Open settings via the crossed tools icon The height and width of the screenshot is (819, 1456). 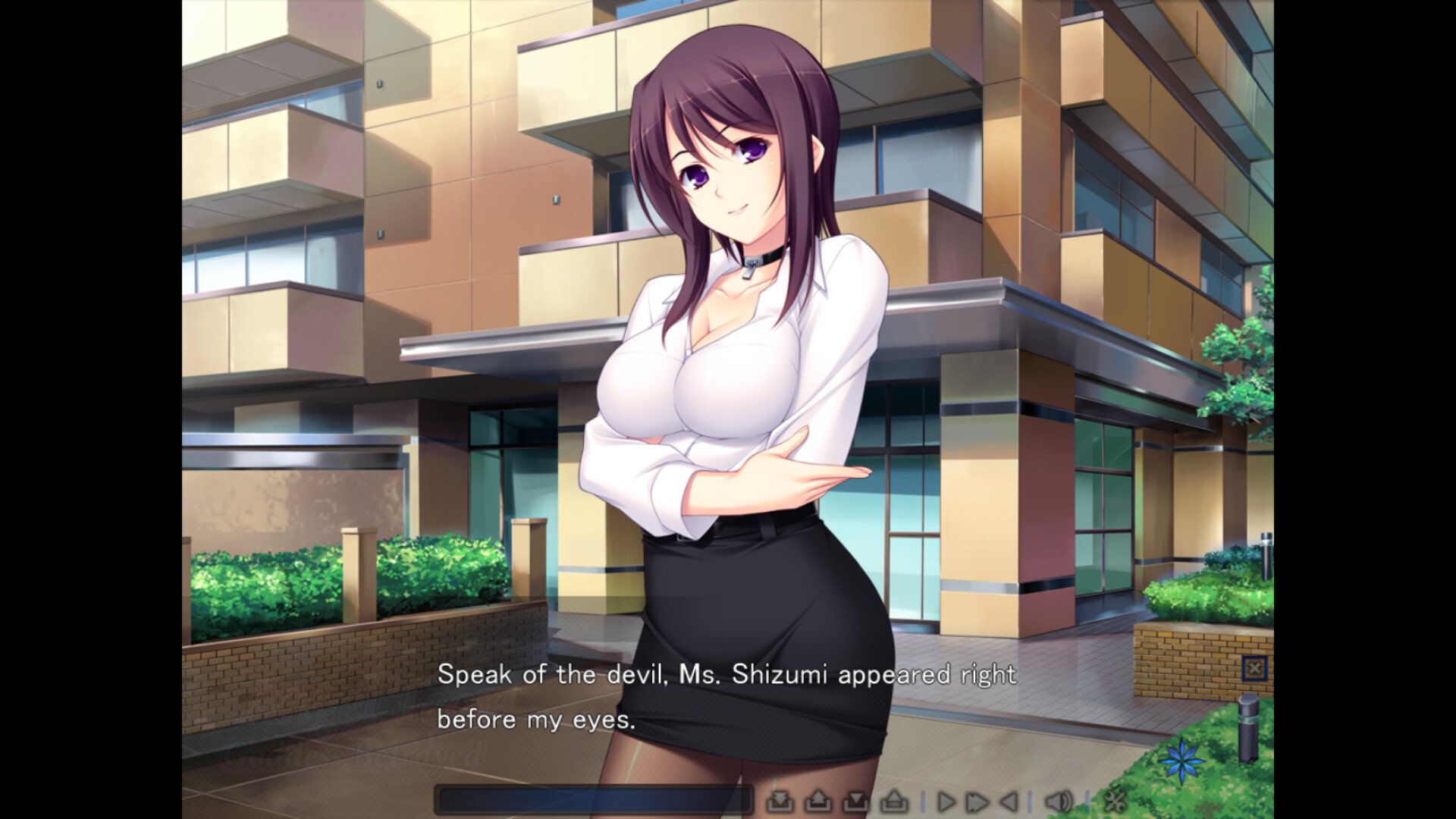pyautogui.click(x=1114, y=801)
